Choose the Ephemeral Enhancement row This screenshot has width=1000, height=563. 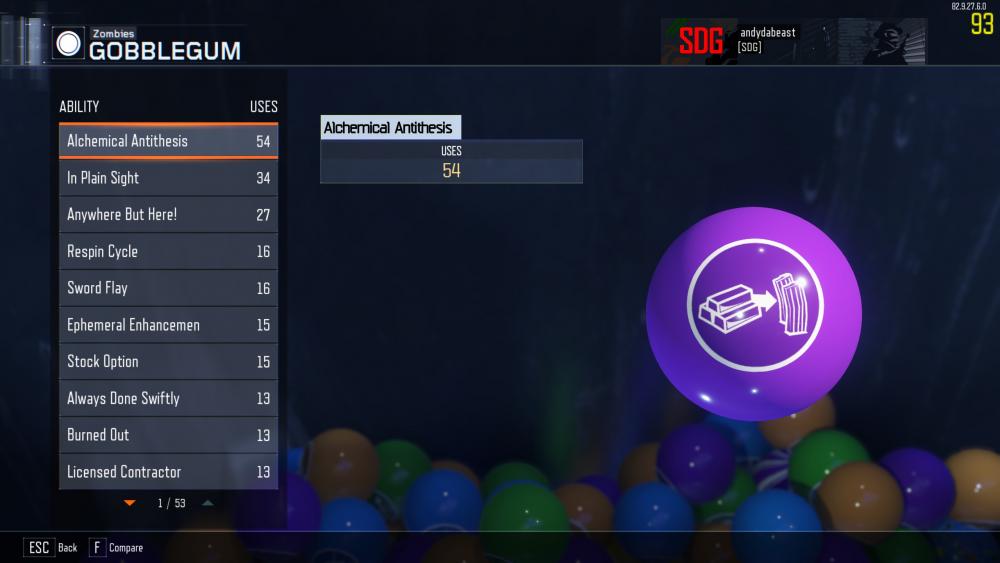(168, 325)
